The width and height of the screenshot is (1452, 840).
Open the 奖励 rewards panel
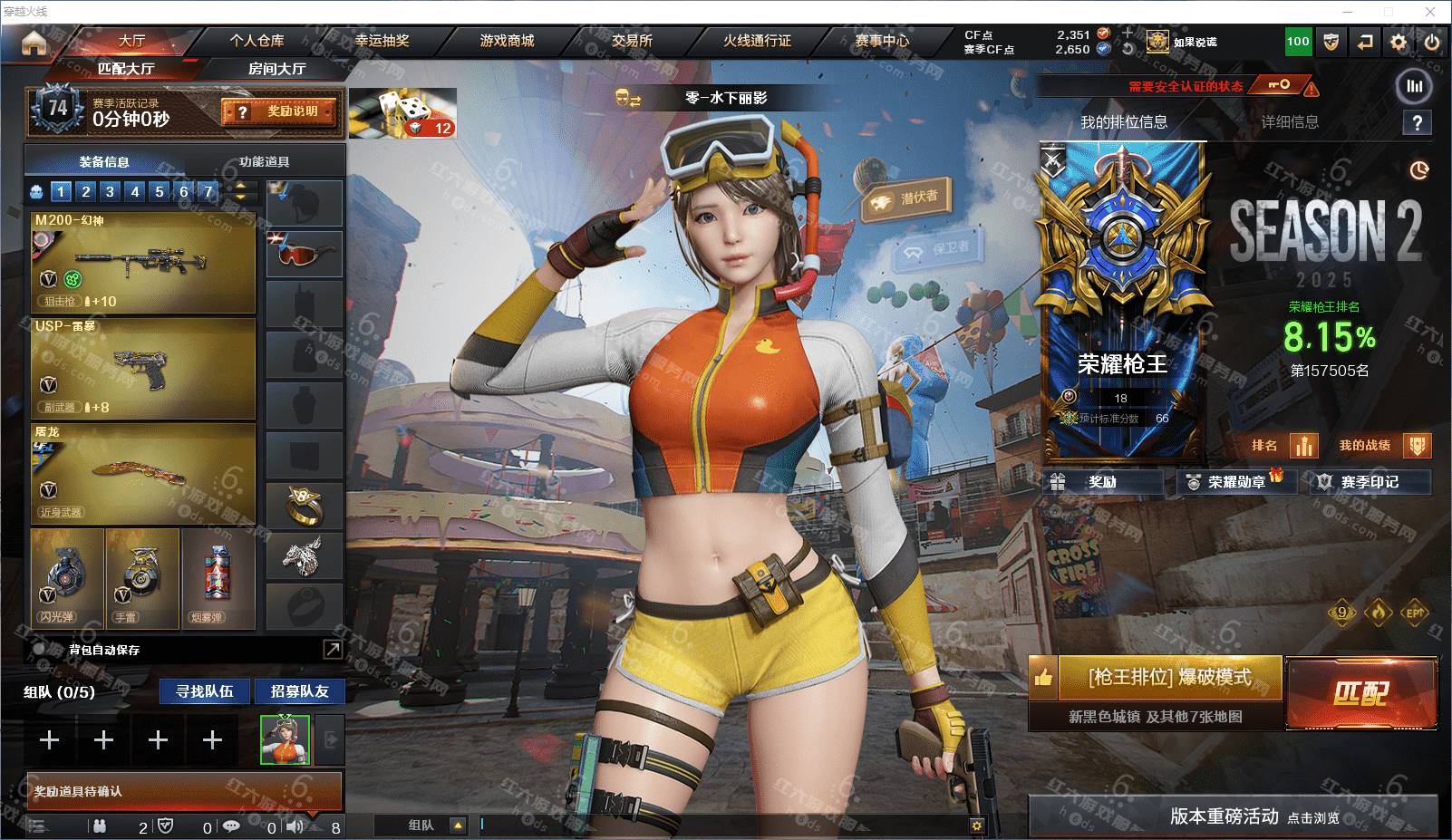1103,482
